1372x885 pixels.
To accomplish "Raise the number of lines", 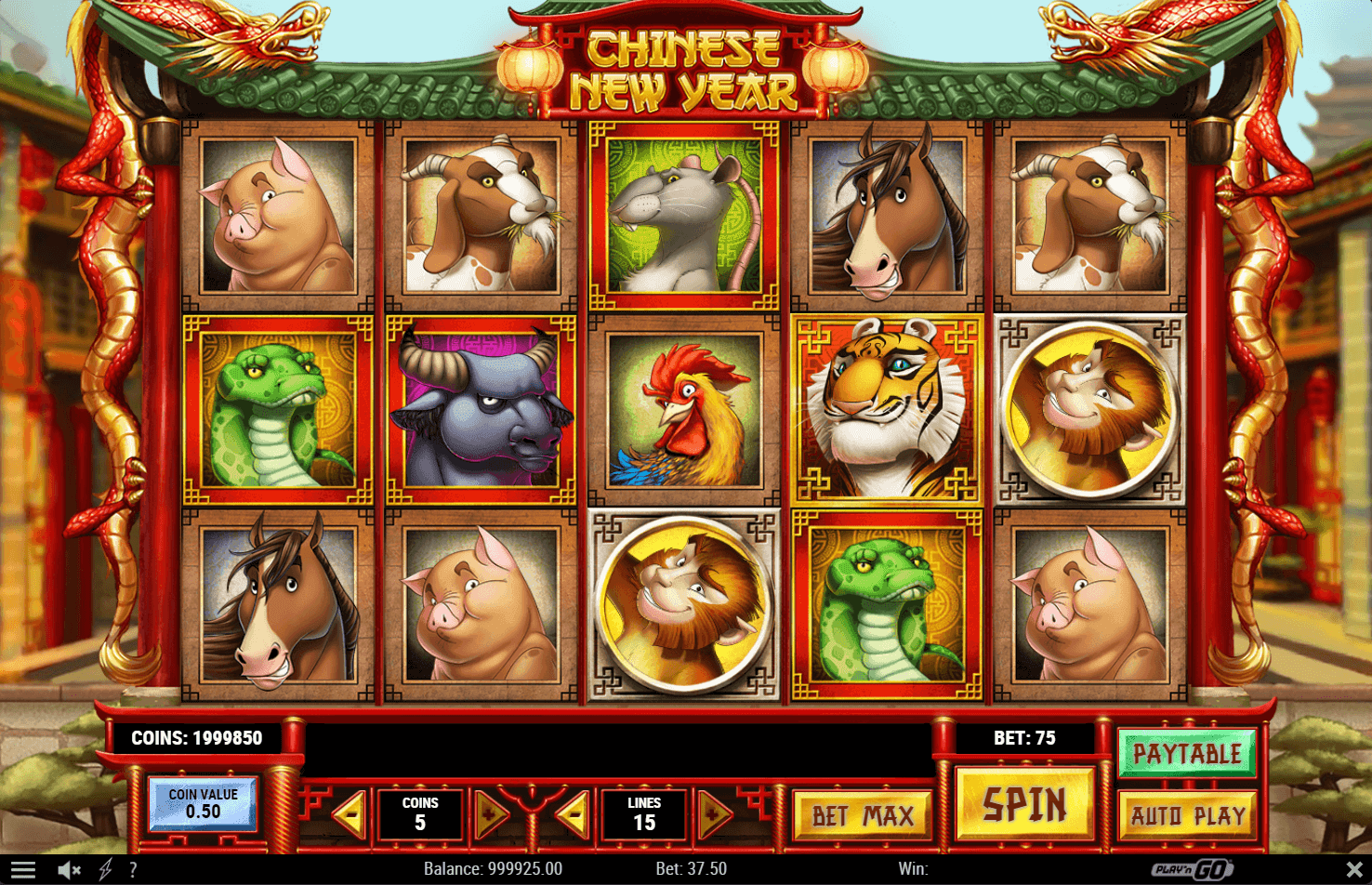I will point(713,815).
